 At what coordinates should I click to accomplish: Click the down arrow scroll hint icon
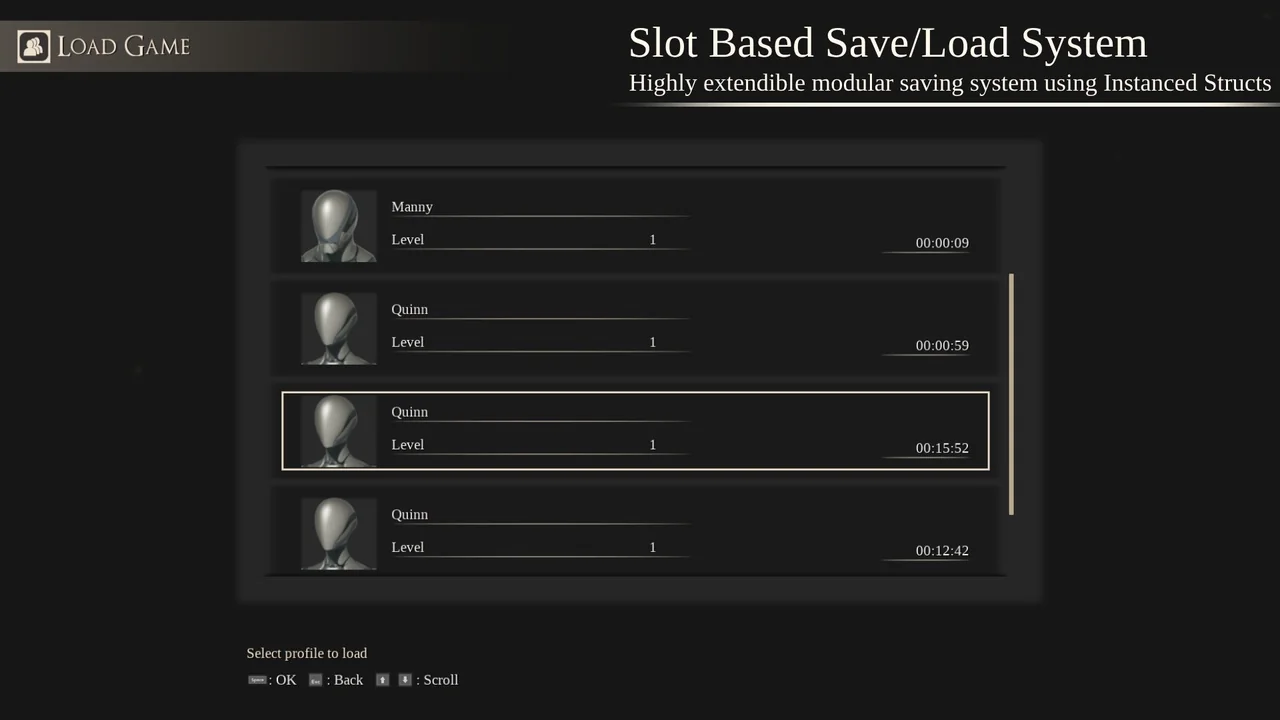click(x=405, y=679)
